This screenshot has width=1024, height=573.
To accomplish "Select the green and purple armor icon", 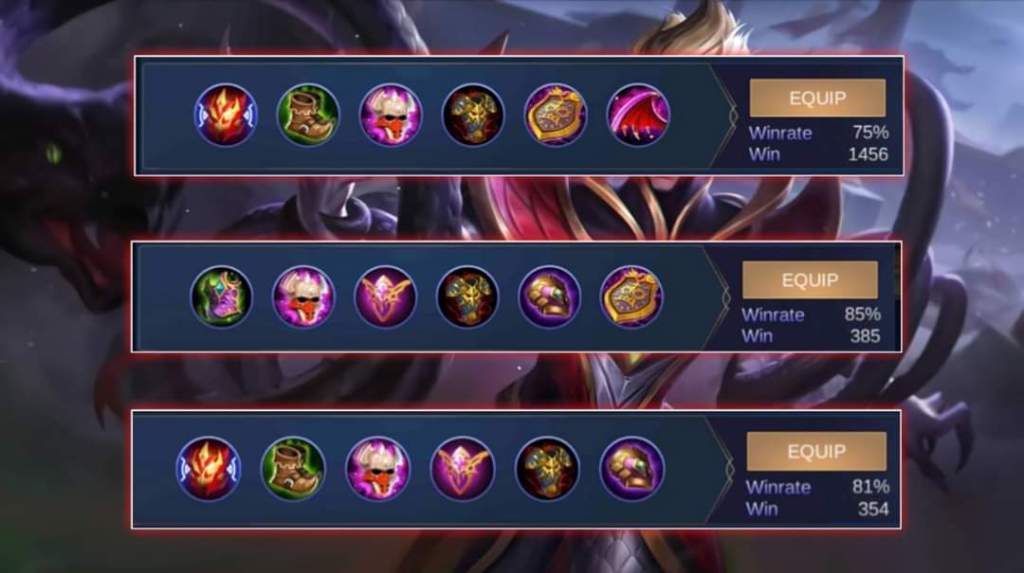I will pos(222,296).
